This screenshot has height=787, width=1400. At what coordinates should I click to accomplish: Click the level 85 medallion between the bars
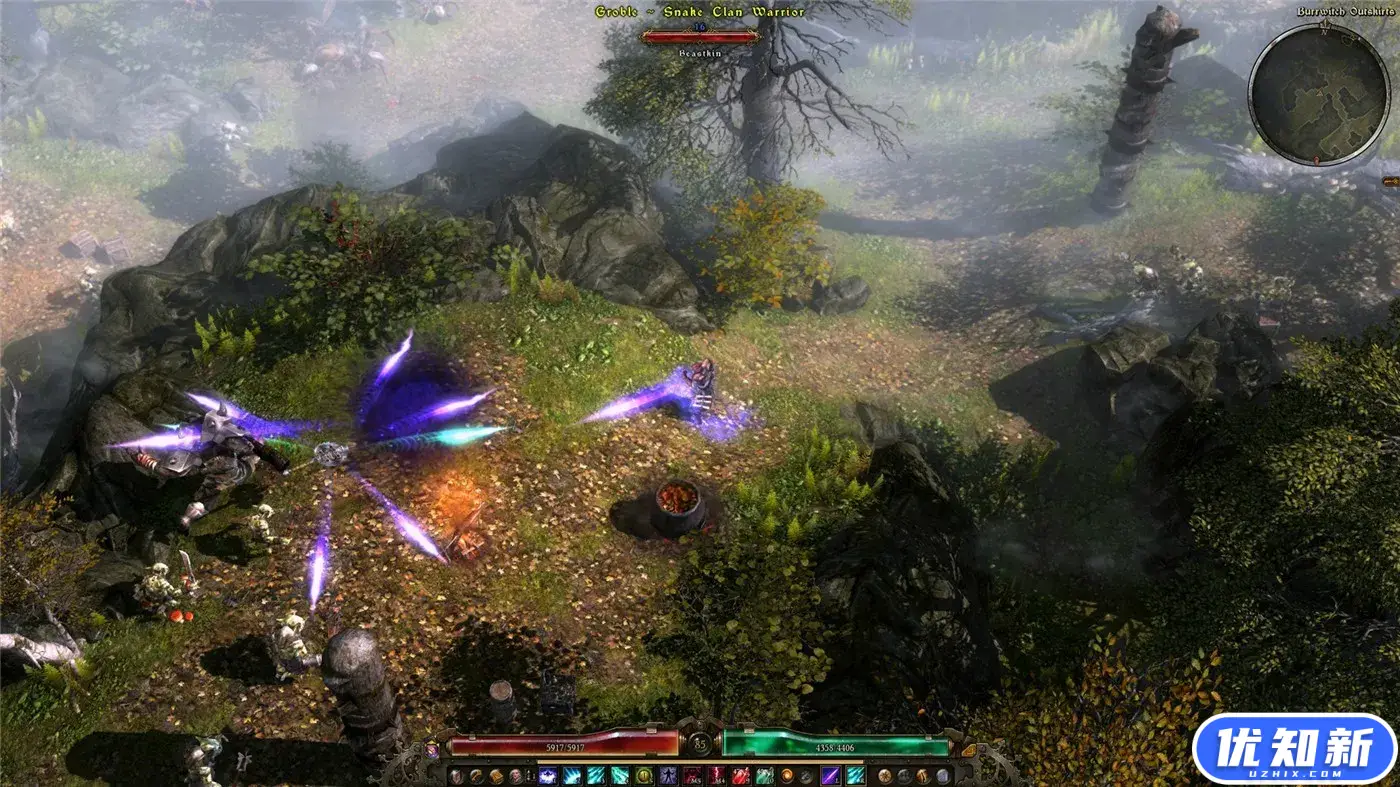tap(698, 744)
